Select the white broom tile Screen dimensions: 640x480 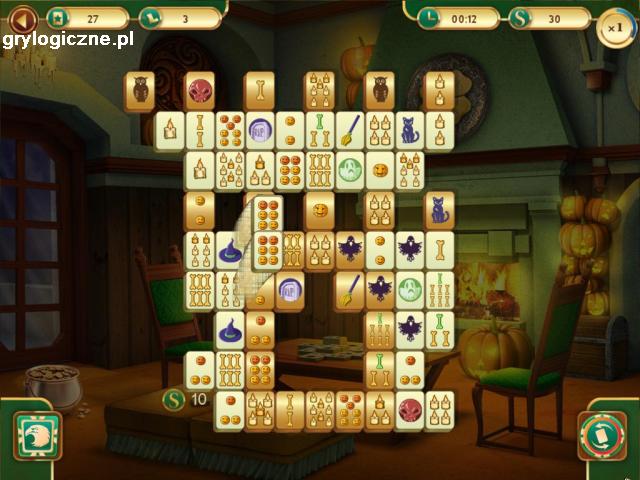point(349,130)
